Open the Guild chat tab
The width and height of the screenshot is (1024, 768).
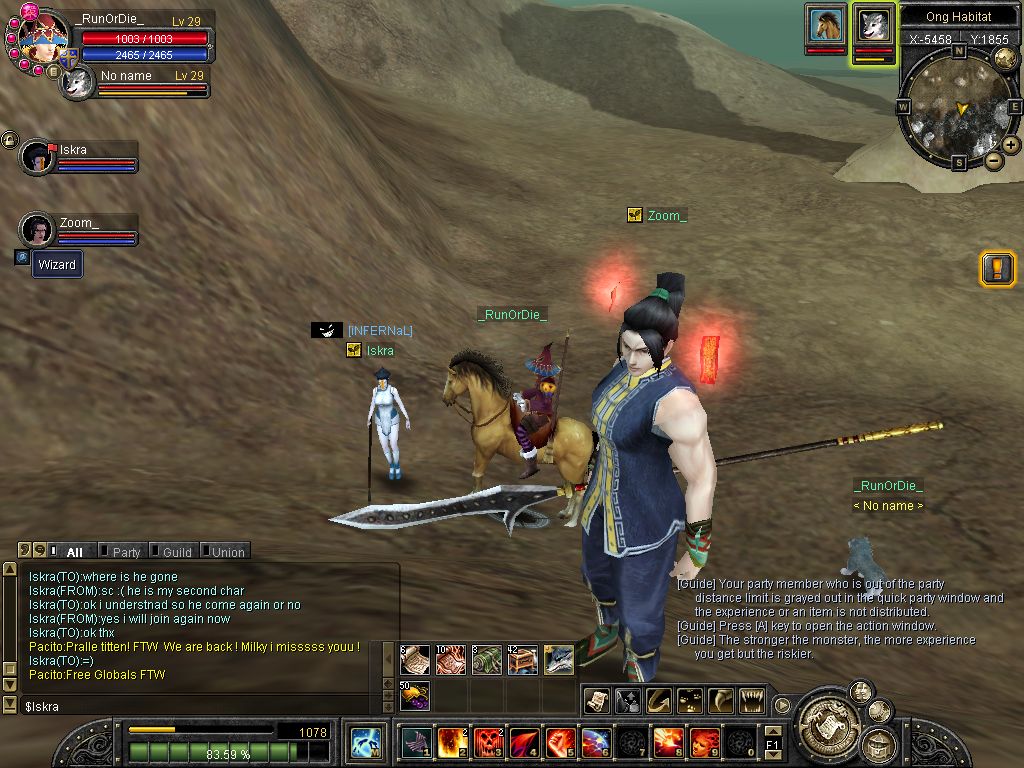(175, 551)
